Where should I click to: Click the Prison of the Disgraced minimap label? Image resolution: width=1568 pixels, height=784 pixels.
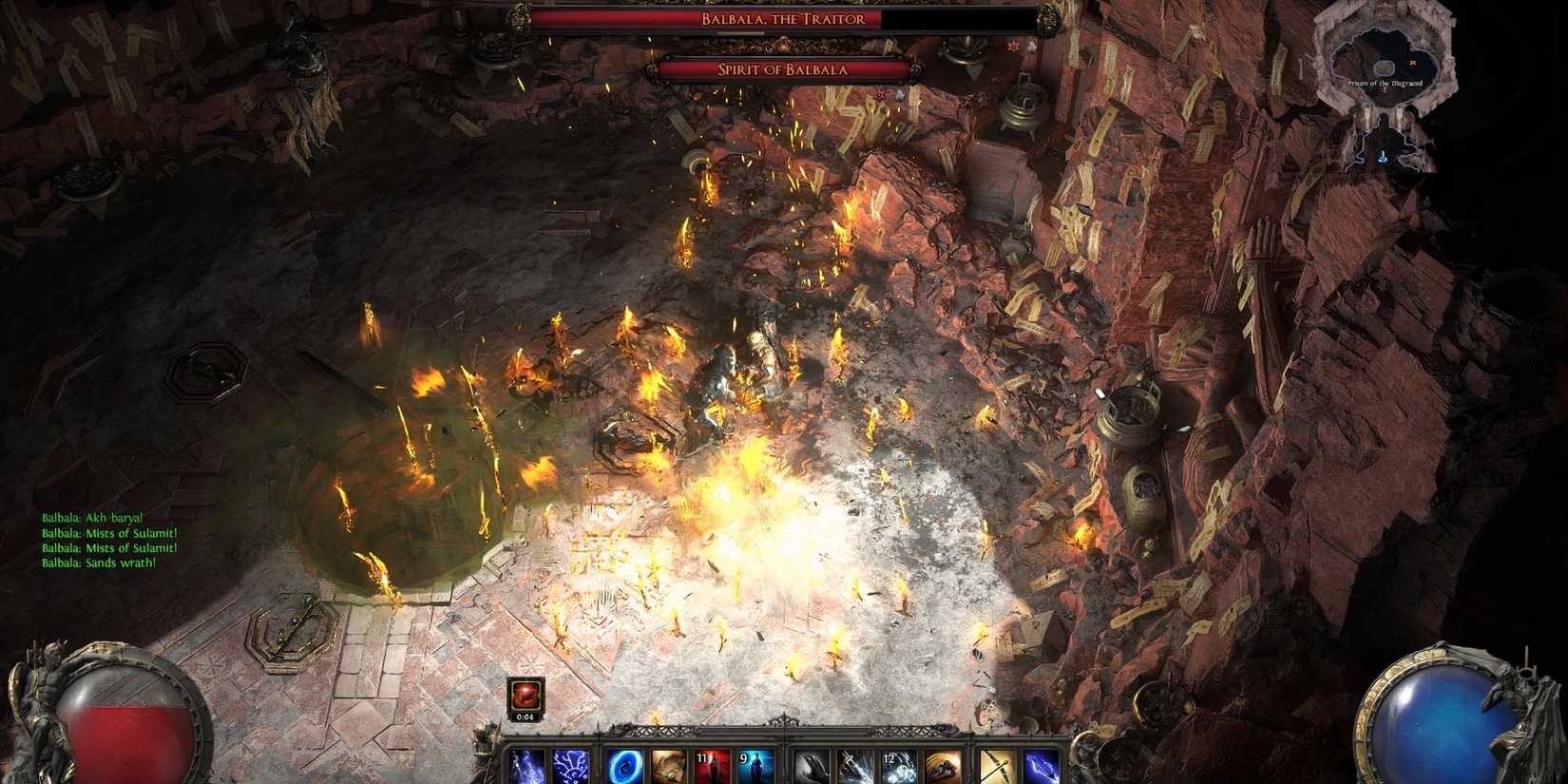click(x=1386, y=83)
